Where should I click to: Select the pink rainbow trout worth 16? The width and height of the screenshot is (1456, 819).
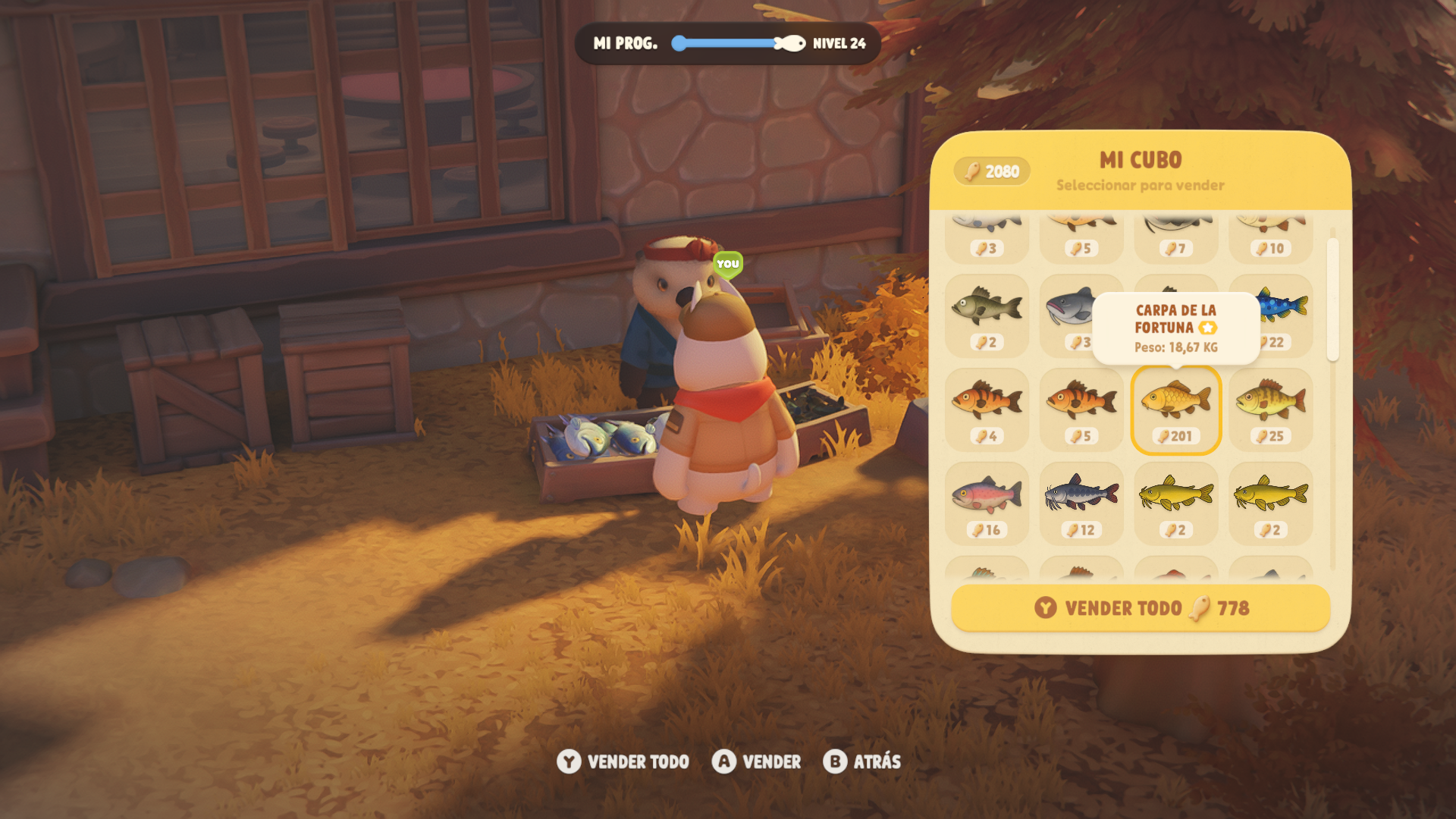[x=987, y=504]
